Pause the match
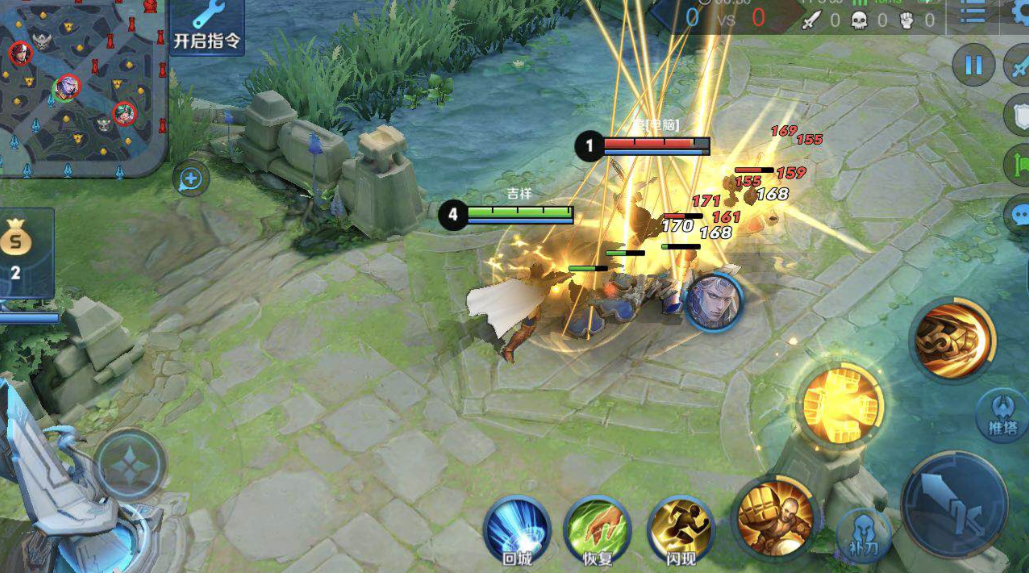The image size is (1029, 573). pos(973,66)
